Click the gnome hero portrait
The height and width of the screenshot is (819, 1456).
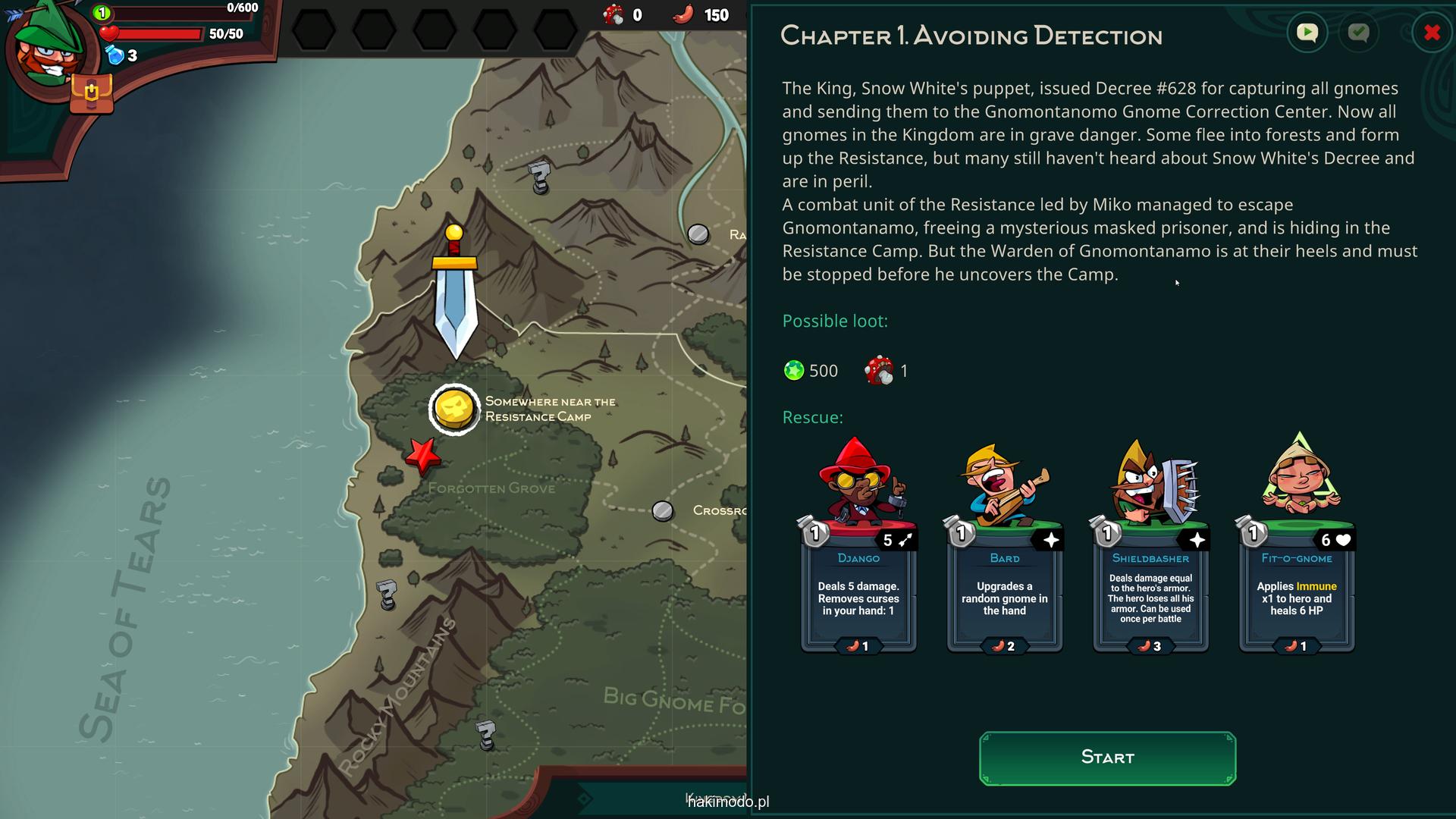click(49, 49)
